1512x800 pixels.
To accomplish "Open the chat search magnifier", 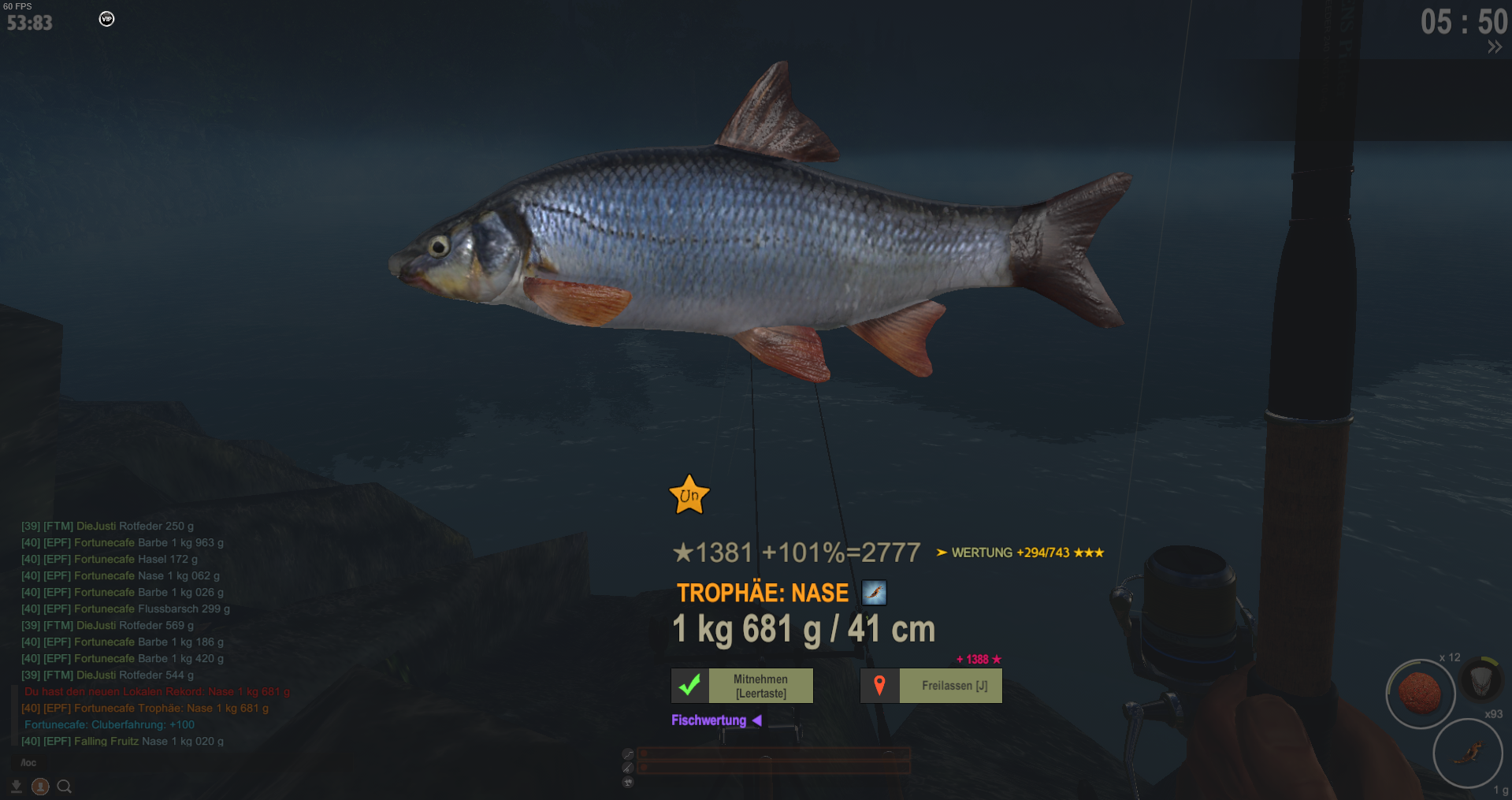I will coord(65,787).
